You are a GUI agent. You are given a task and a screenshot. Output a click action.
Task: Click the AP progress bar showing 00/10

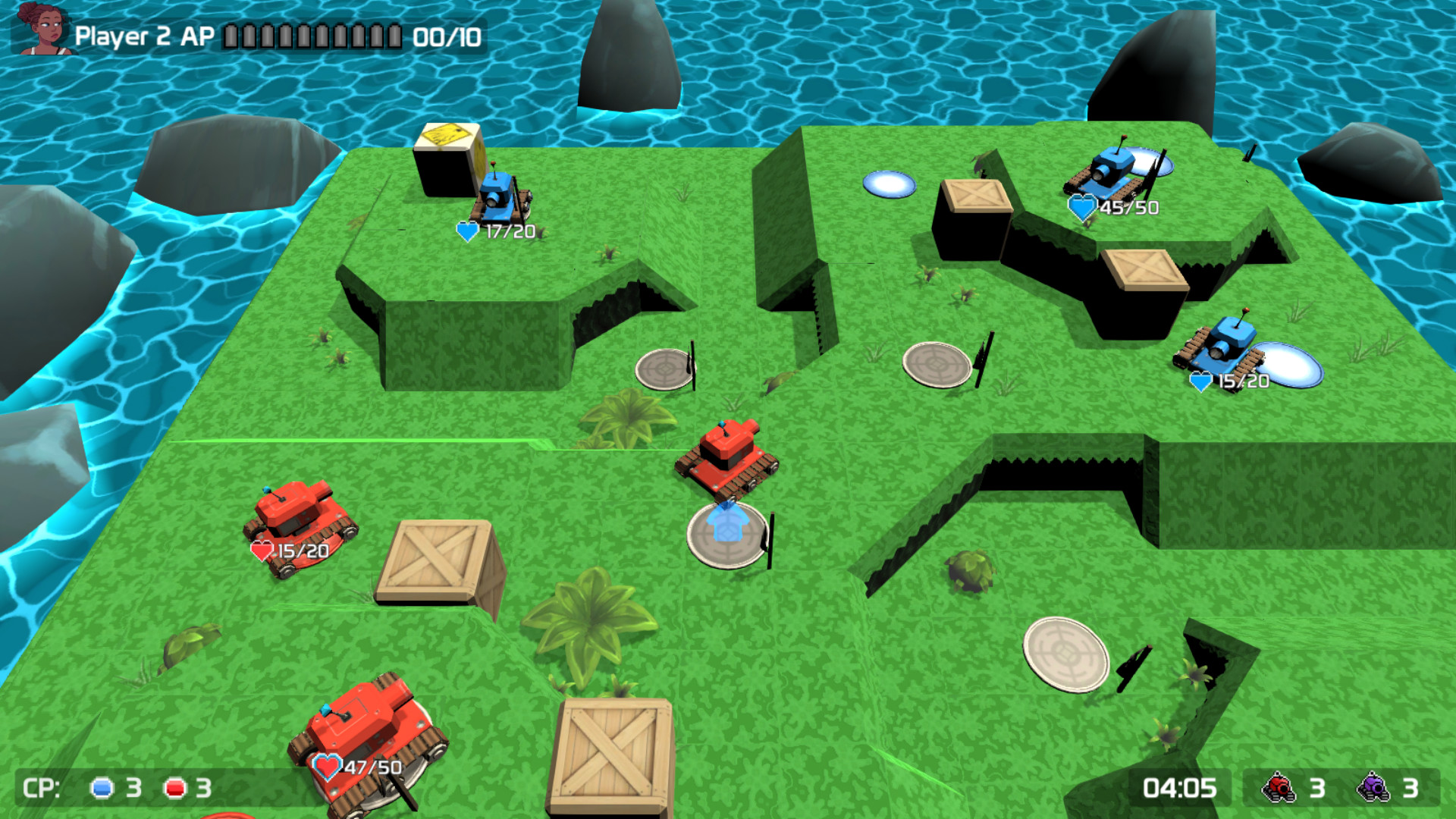click(313, 34)
